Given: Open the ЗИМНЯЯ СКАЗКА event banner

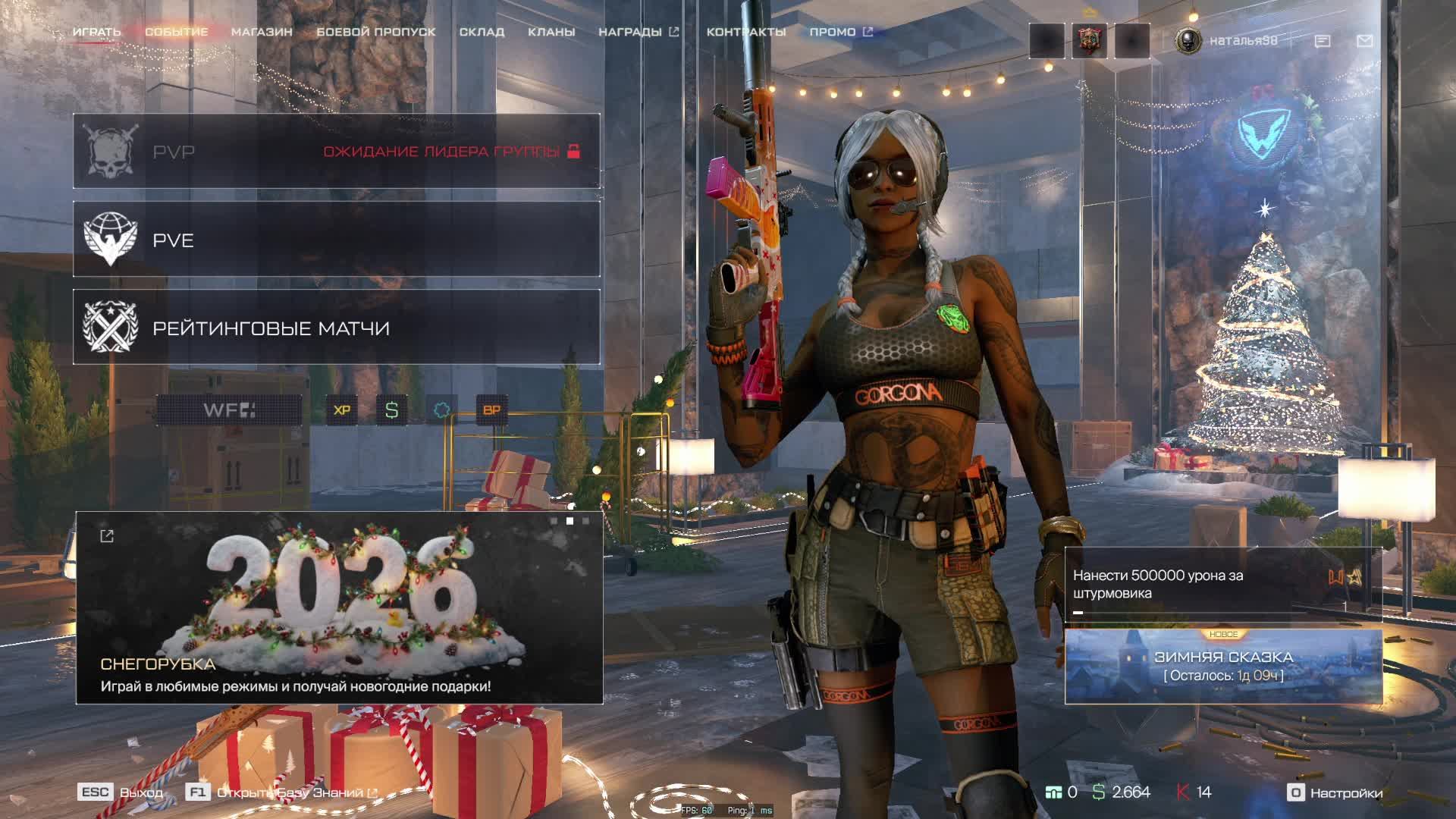Looking at the screenshot, I should coord(1223,666).
